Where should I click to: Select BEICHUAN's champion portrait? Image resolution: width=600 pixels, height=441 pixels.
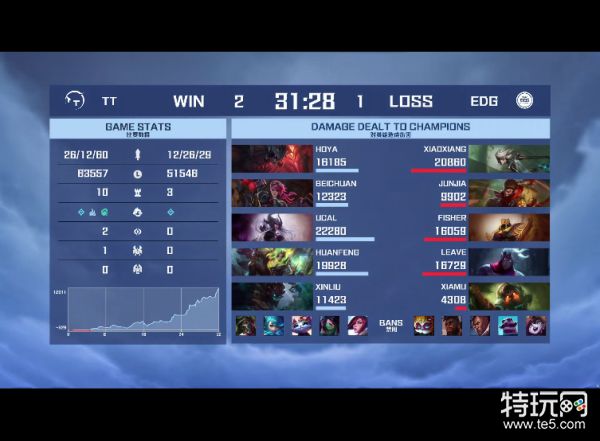coord(258,192)
